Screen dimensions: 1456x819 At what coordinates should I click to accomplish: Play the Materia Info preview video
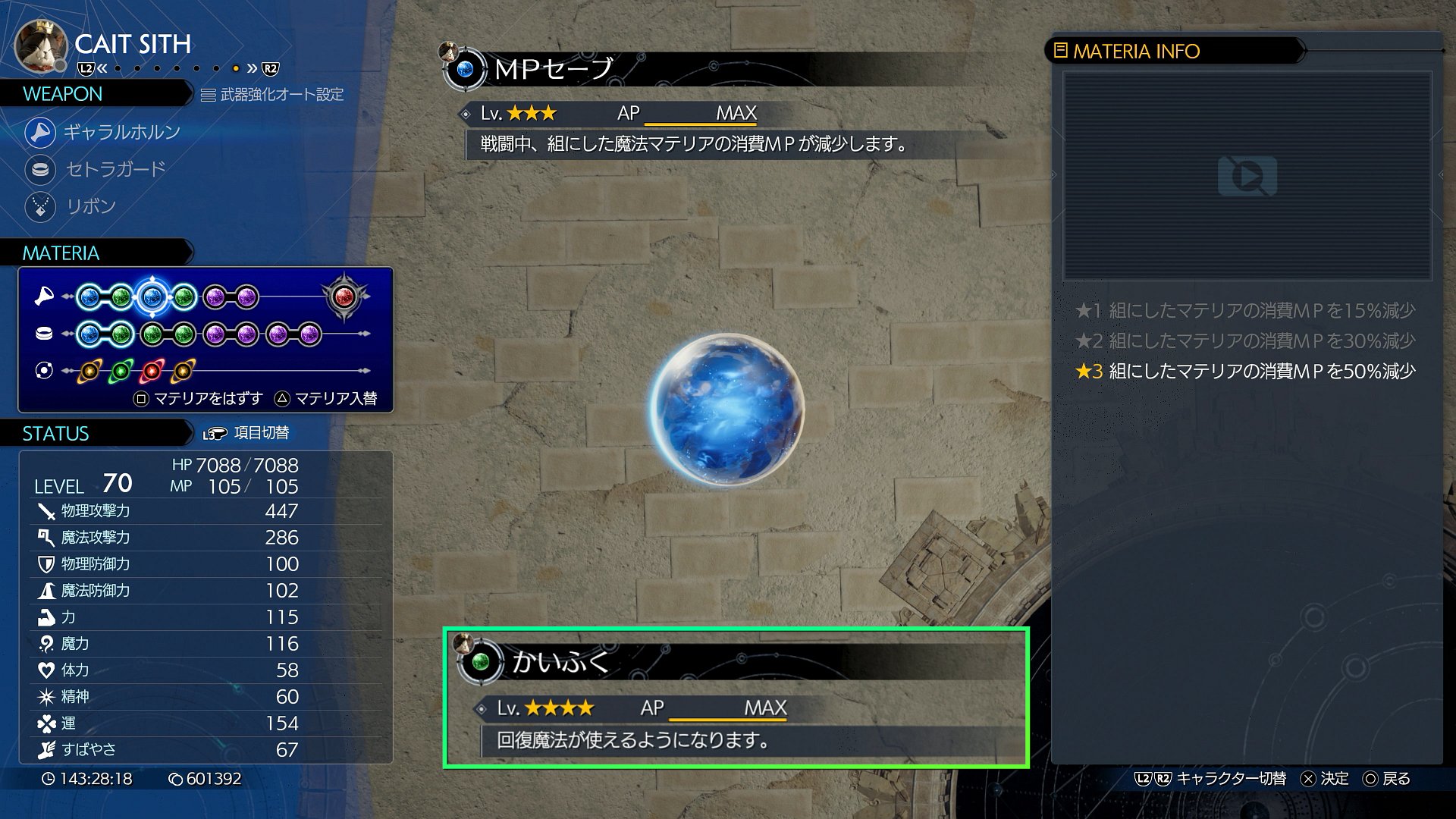click(x=1247, y=176)
